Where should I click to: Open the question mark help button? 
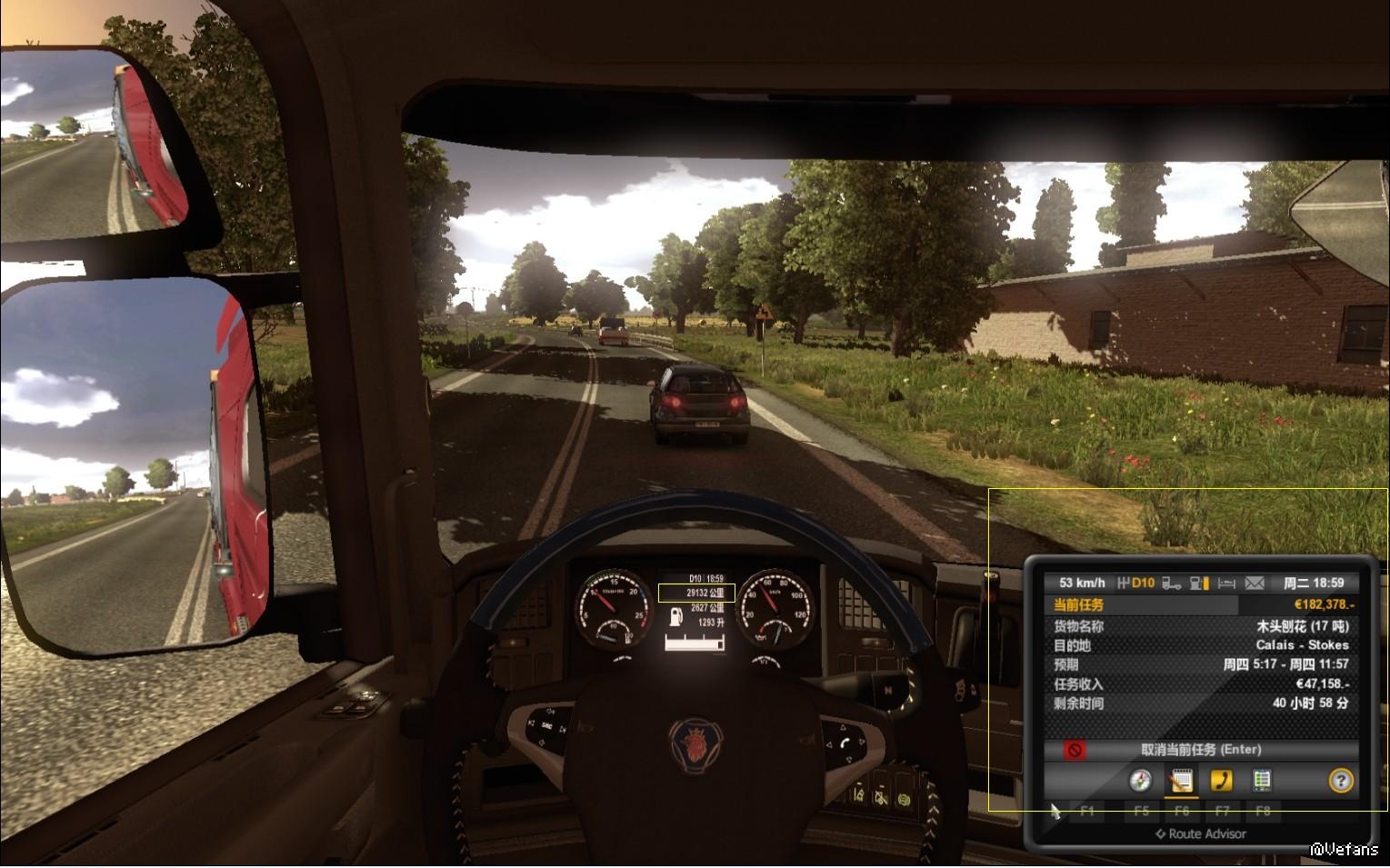tap(1341, 780)
